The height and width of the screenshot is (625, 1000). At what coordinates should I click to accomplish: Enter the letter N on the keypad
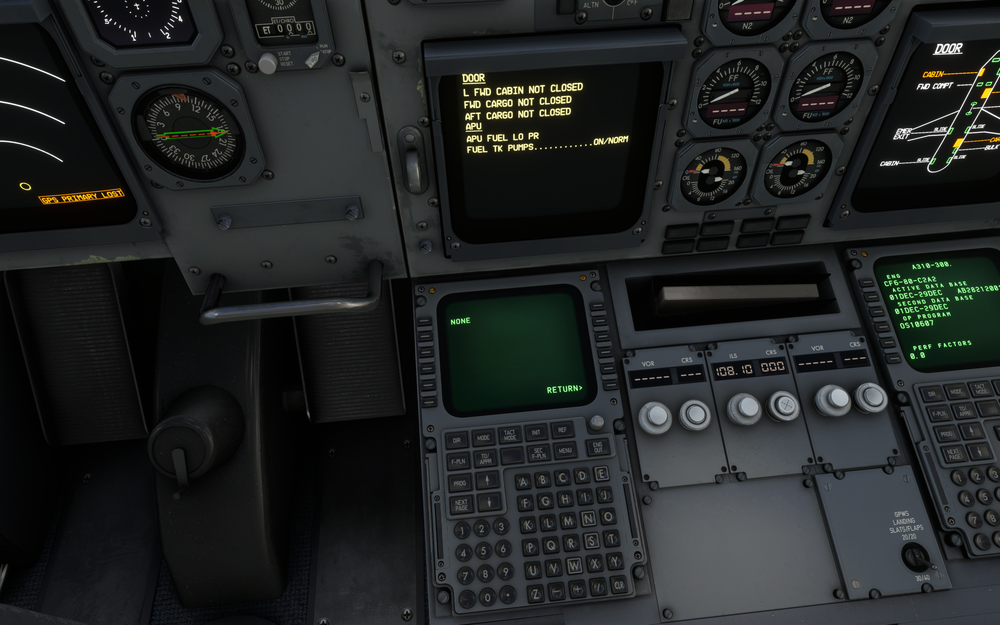pyautogui.click(x=588, y=518)
